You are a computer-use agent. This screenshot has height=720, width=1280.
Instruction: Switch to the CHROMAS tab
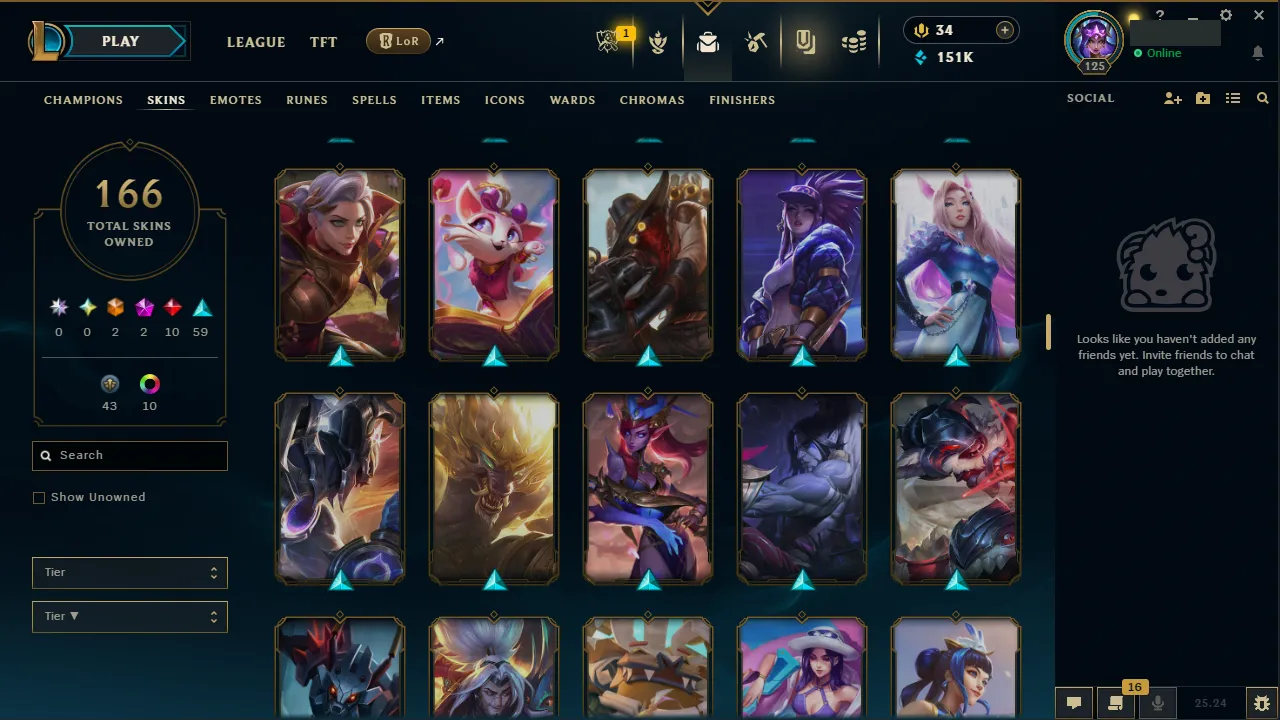652,100
